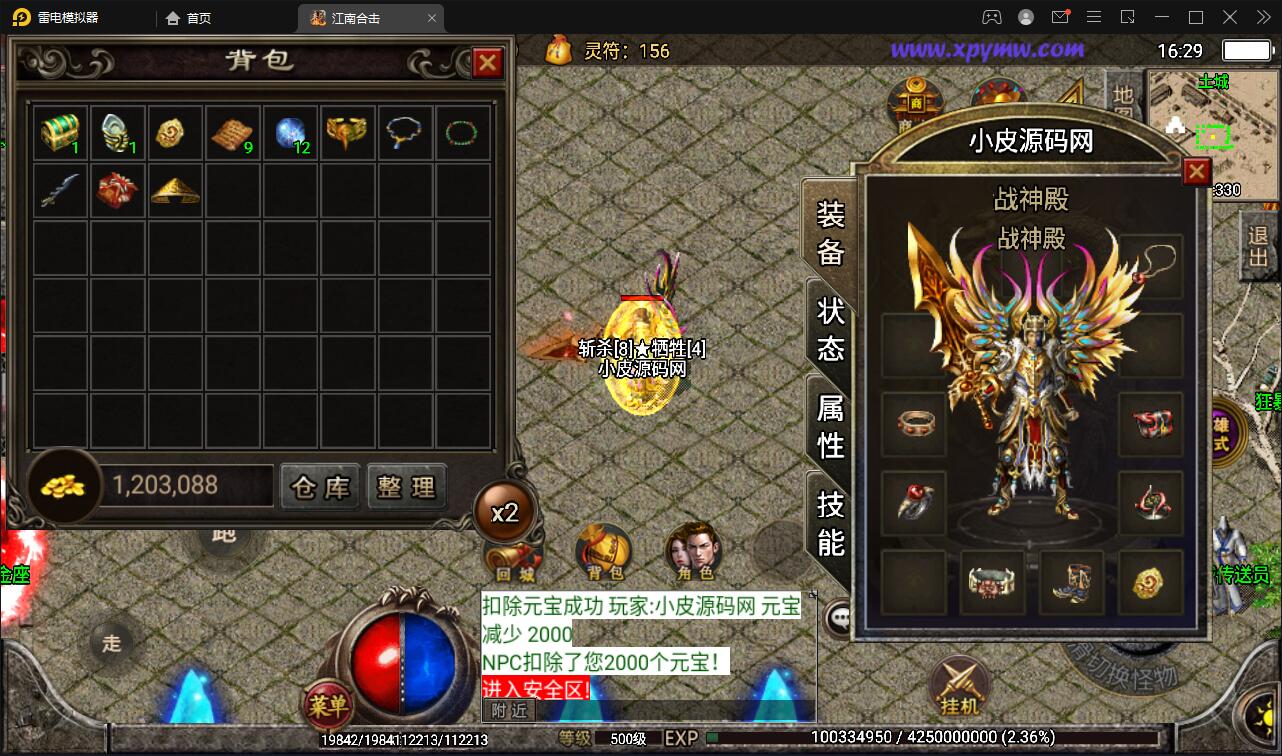Open the 角色 character icon near chat

697,550
